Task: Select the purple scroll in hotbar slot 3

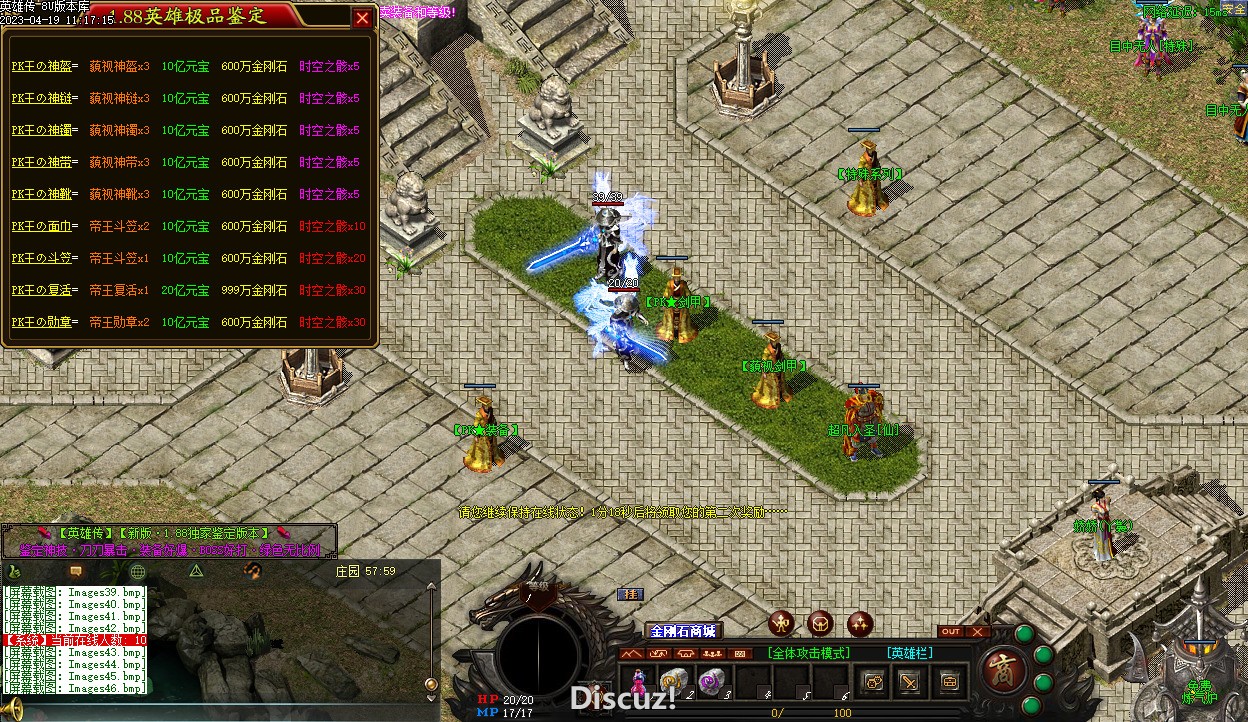Action: click(x=711, y=680)
